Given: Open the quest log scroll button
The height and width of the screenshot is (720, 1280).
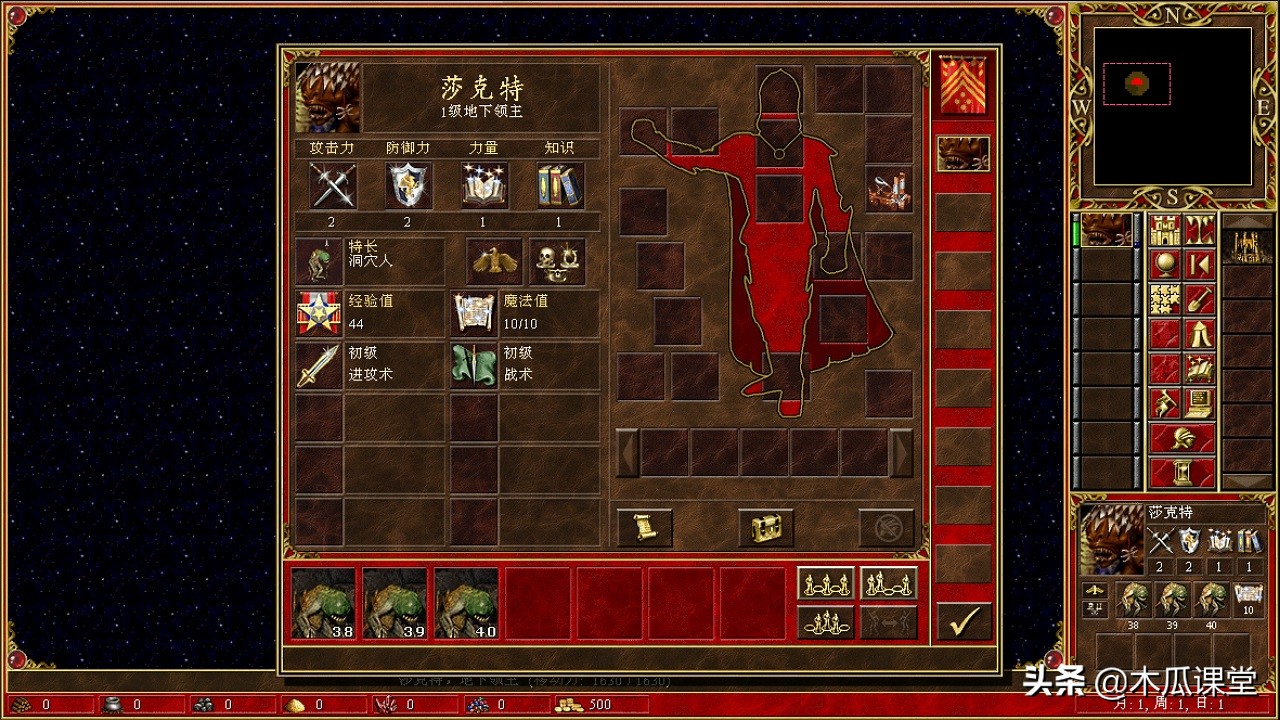Looking at the screenshot, I should [644, 527].
